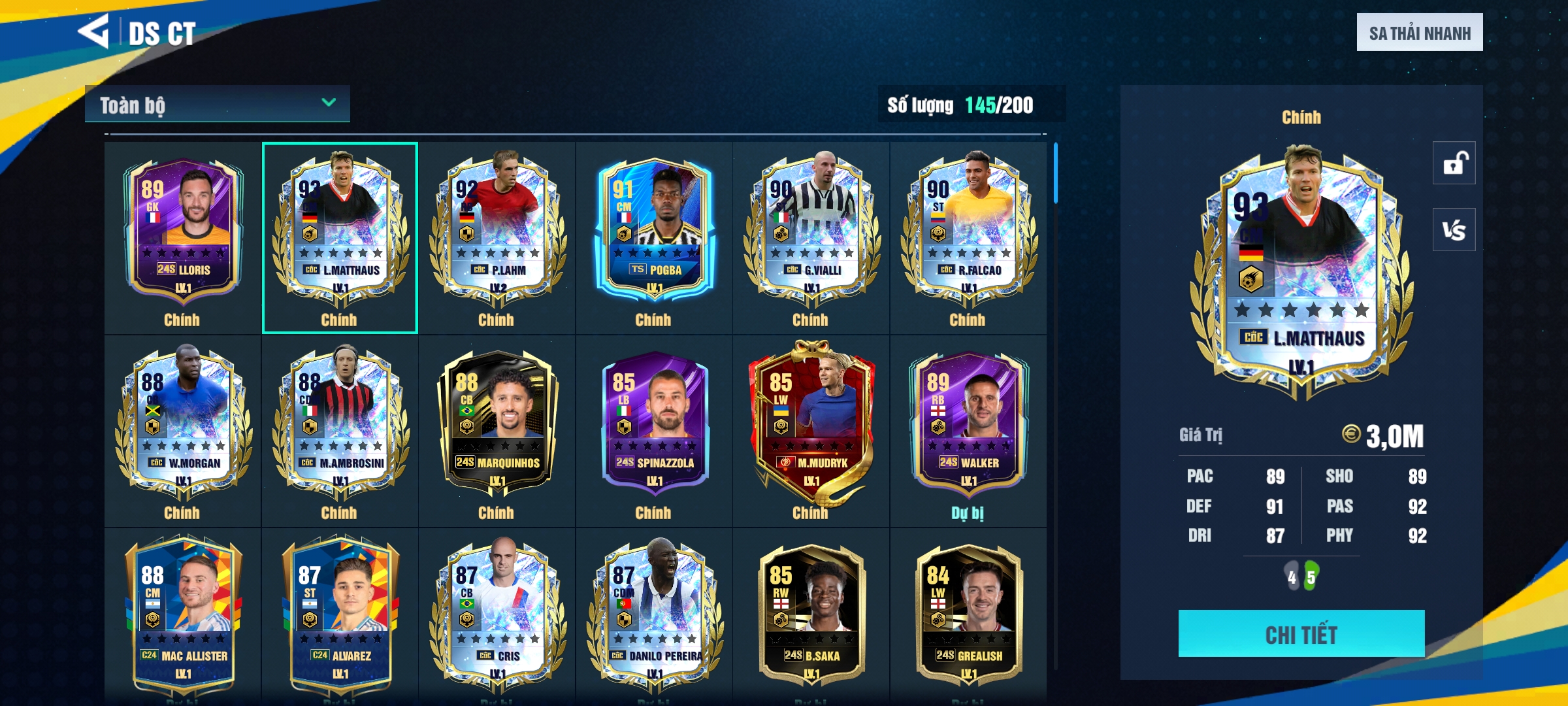Select the R.Falcao striker card
This screenshot has height=706, width=1568.
click(x=968, y=232)
